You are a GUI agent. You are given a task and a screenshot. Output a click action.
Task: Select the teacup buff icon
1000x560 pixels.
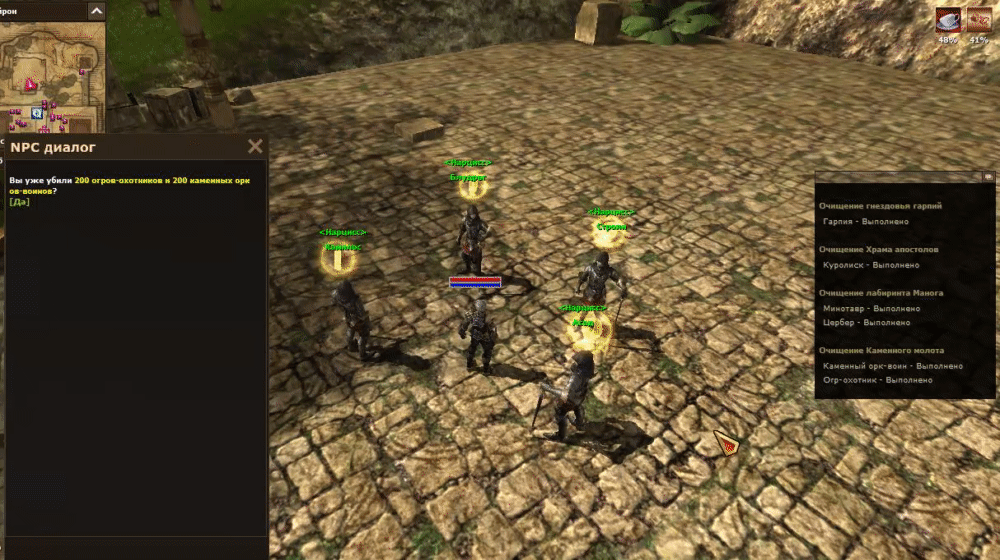pyautogui.click(x=947, y=20)
